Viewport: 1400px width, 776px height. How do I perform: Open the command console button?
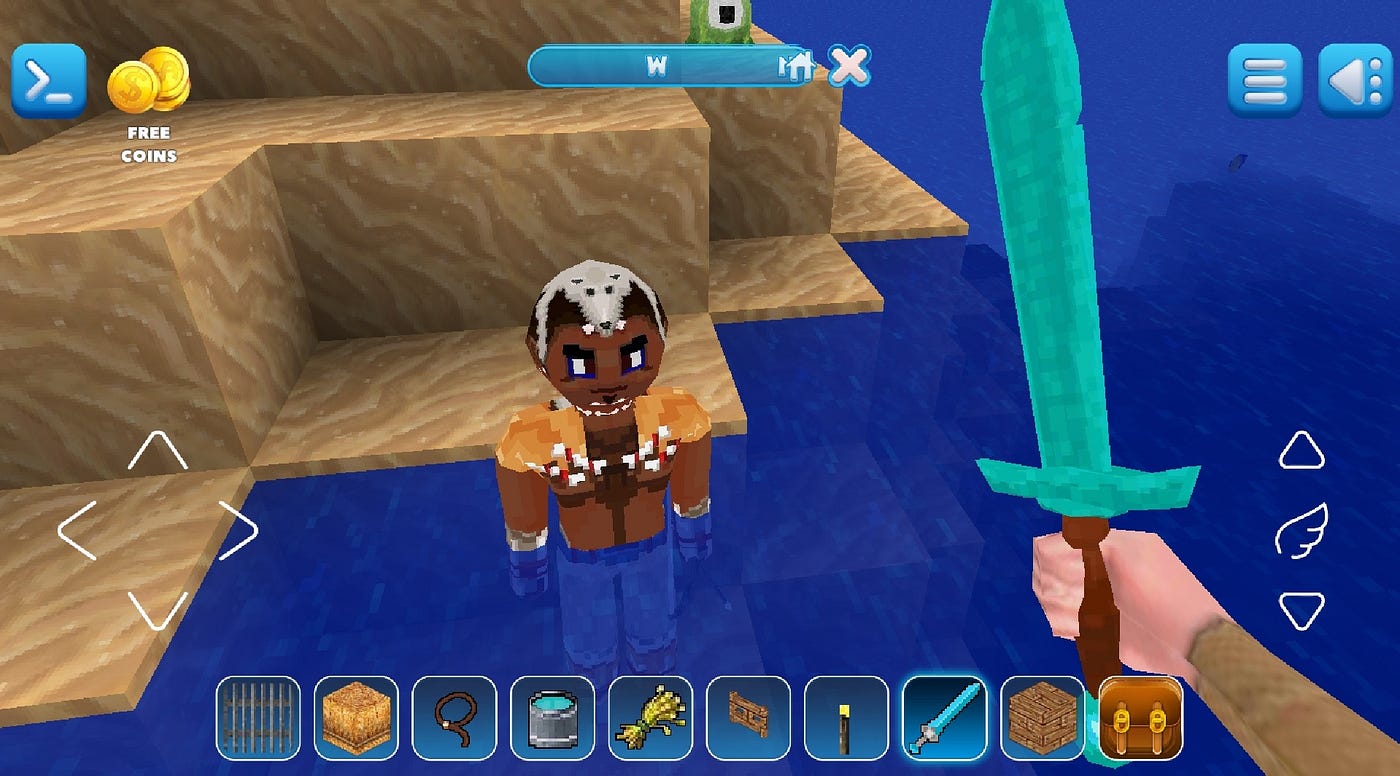[x=48, y=81]
